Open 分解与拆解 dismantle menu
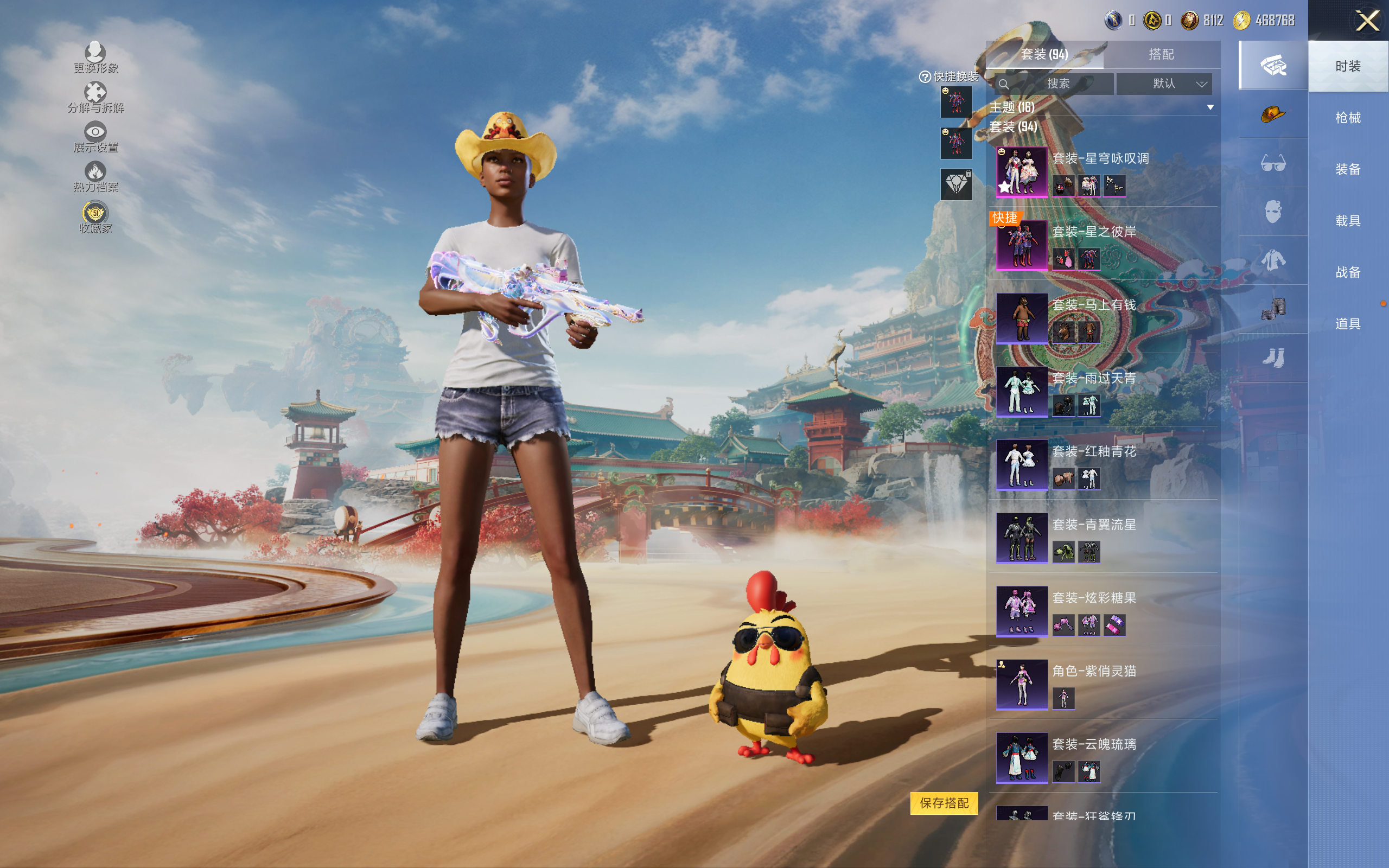1389x868 pixels. pyautogui.click(x=95, y=98)
